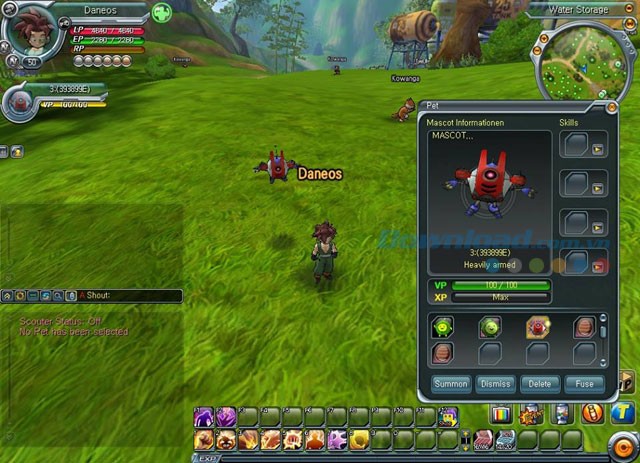640x463 pixels.
Task: Delete the selected mascot
Action: pos(540,384)
